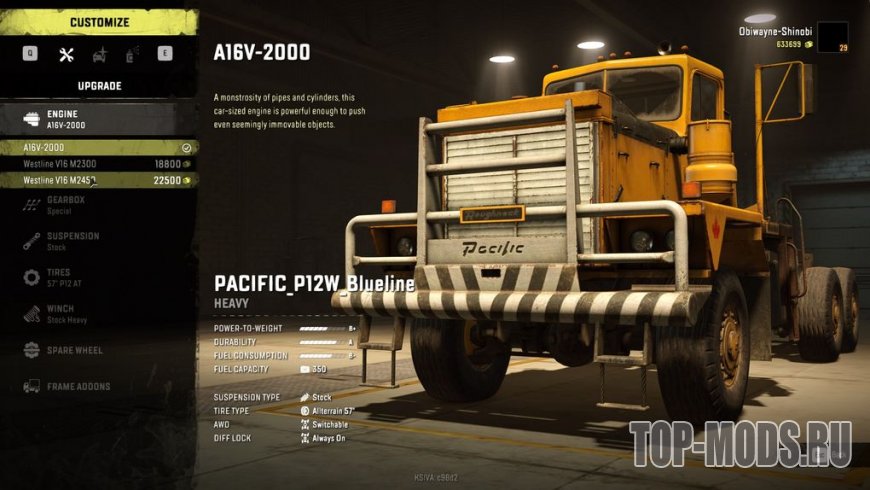This screenshot has height=490, width=870.
Task: Click the Obiwayne-Shinobi player avatar
Action: click(832, 36)
